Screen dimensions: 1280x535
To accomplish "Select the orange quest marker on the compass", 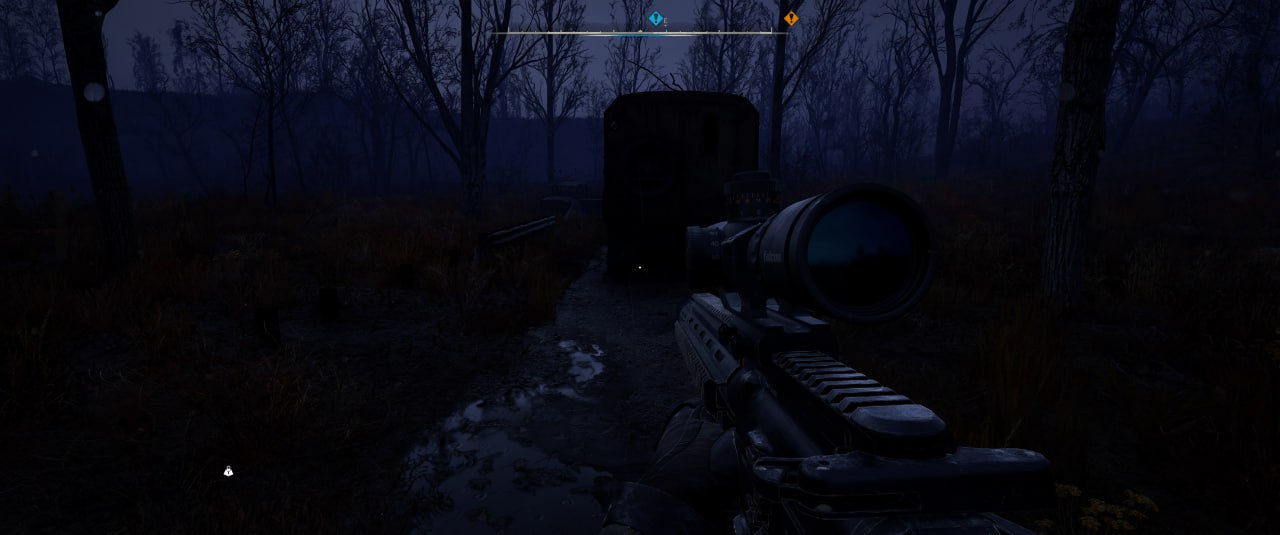I will pos(791,18).
